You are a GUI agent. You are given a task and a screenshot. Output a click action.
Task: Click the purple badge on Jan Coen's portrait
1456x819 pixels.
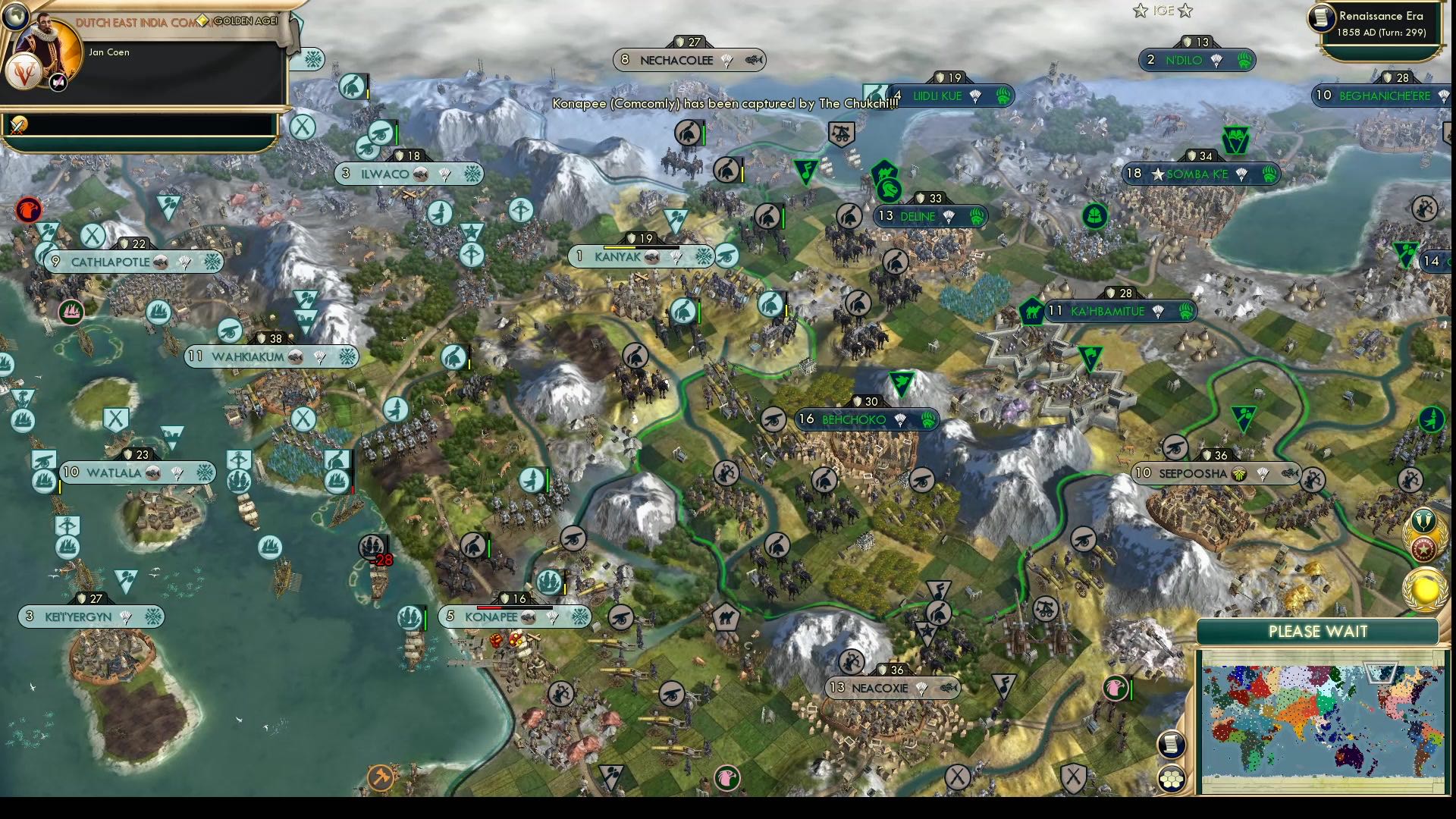(x=58, y=81)
